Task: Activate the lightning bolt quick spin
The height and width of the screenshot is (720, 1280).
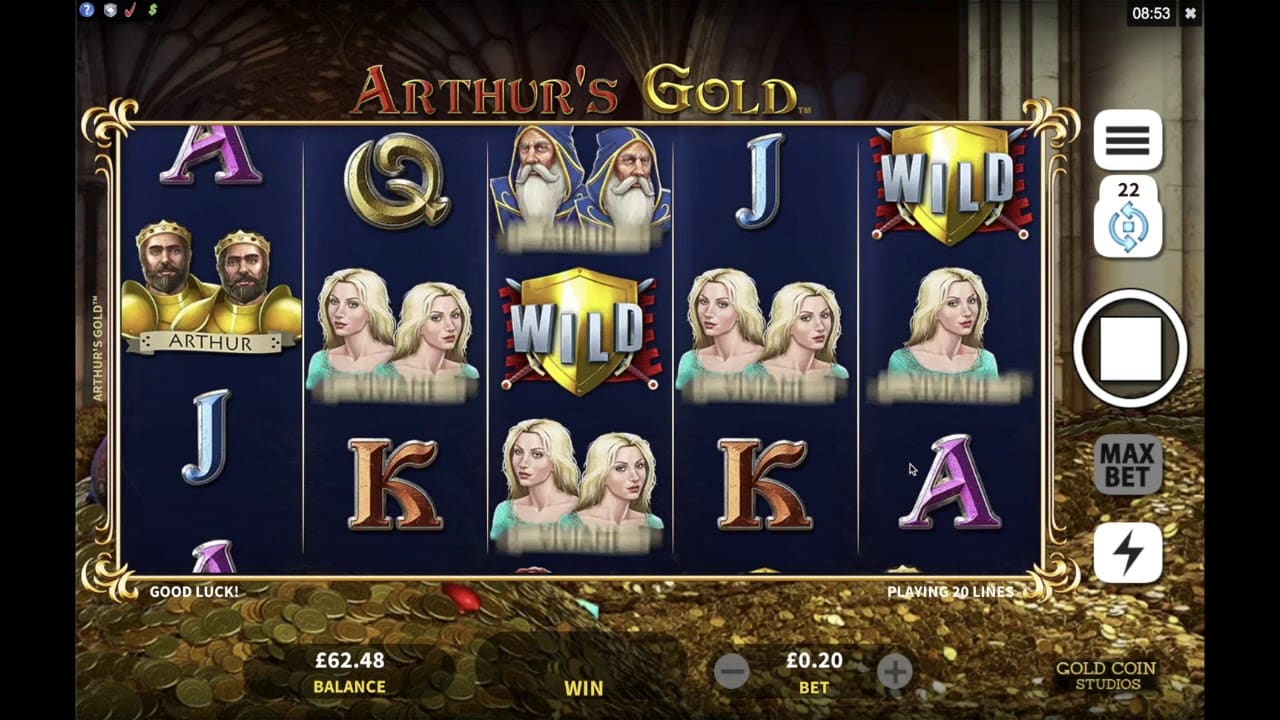Action: [1127, 553]
